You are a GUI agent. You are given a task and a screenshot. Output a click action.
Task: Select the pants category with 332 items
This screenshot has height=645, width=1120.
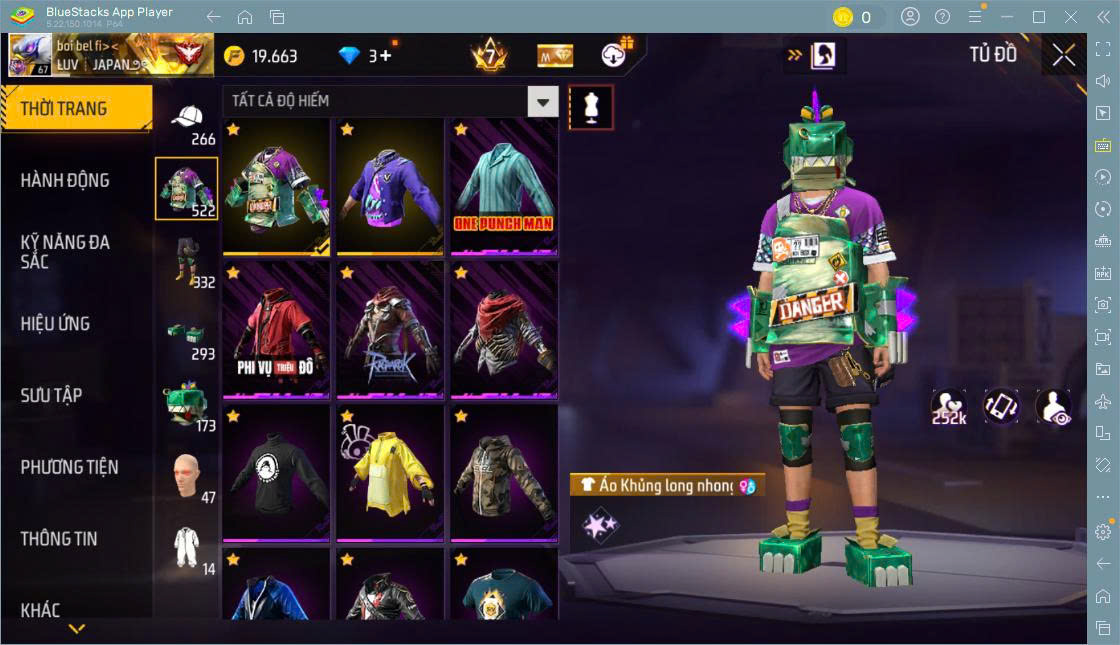[187, 264]
